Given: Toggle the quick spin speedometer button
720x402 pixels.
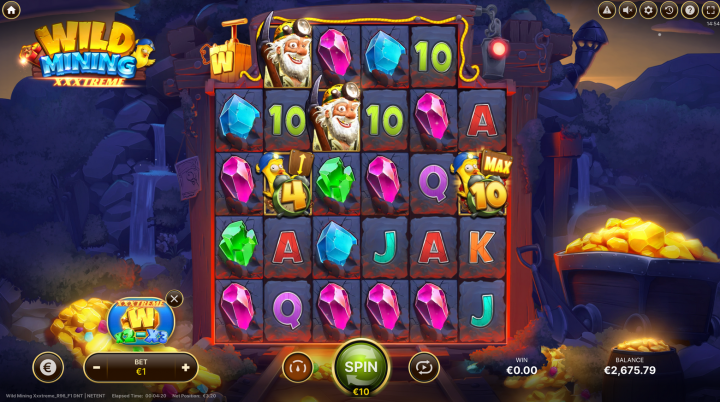Looking at the screenshot, I should click(x=297, y=367).
